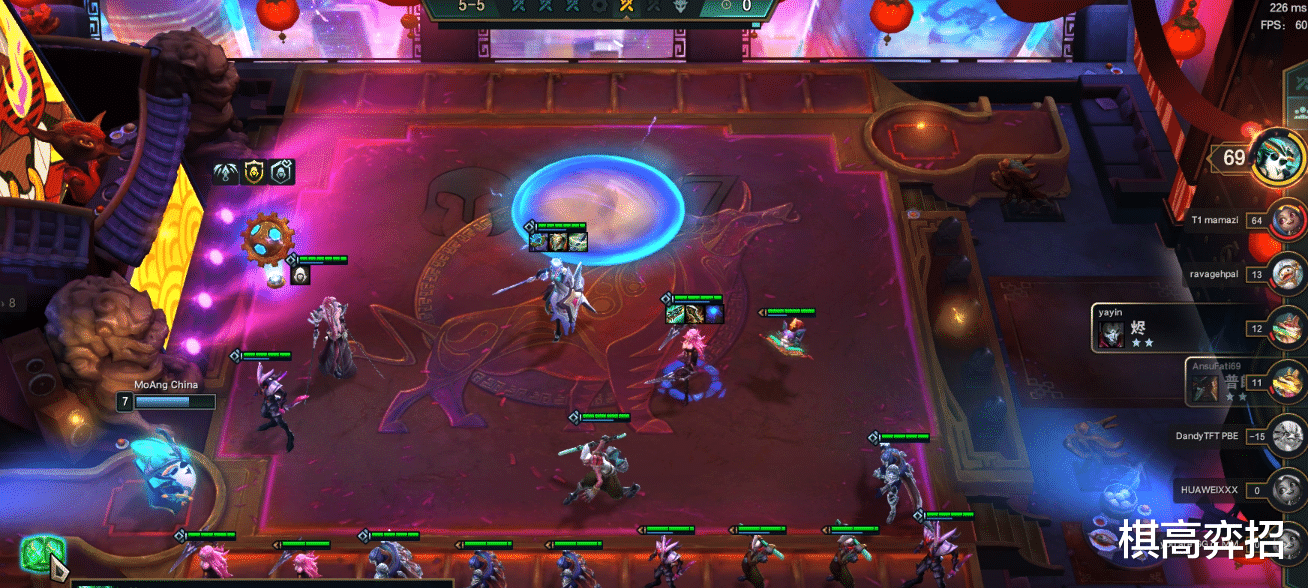Click the green icon in the bottom-left corner
This screenshot has width=1308, height=588.
pos(43,552)
